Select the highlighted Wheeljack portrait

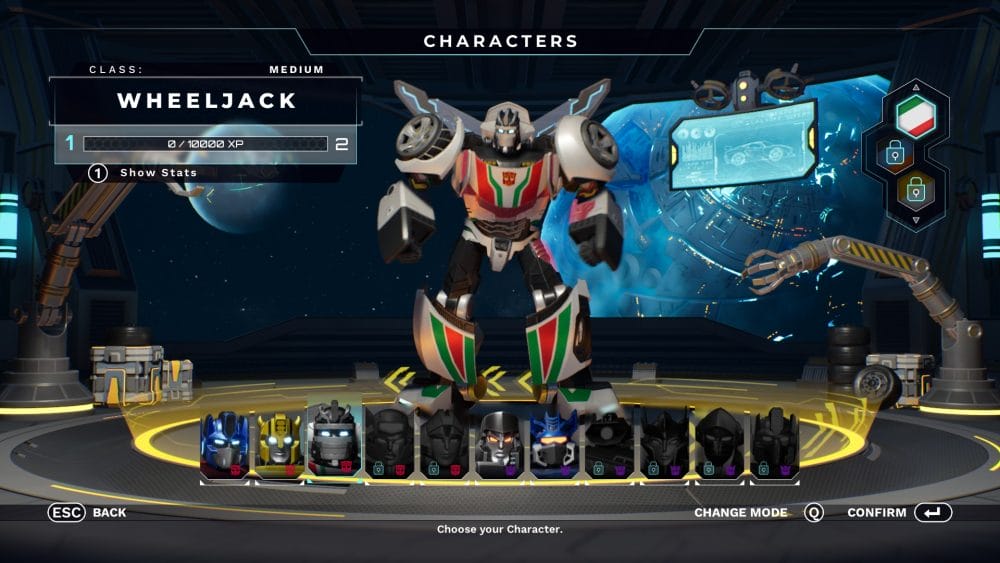pos(334,440)
